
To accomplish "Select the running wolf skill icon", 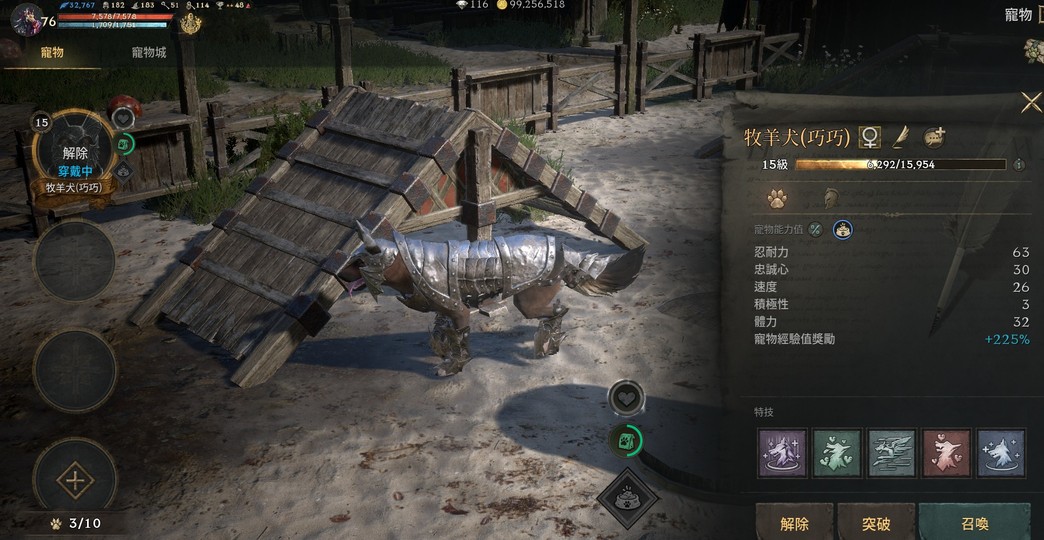I will 892,453.
